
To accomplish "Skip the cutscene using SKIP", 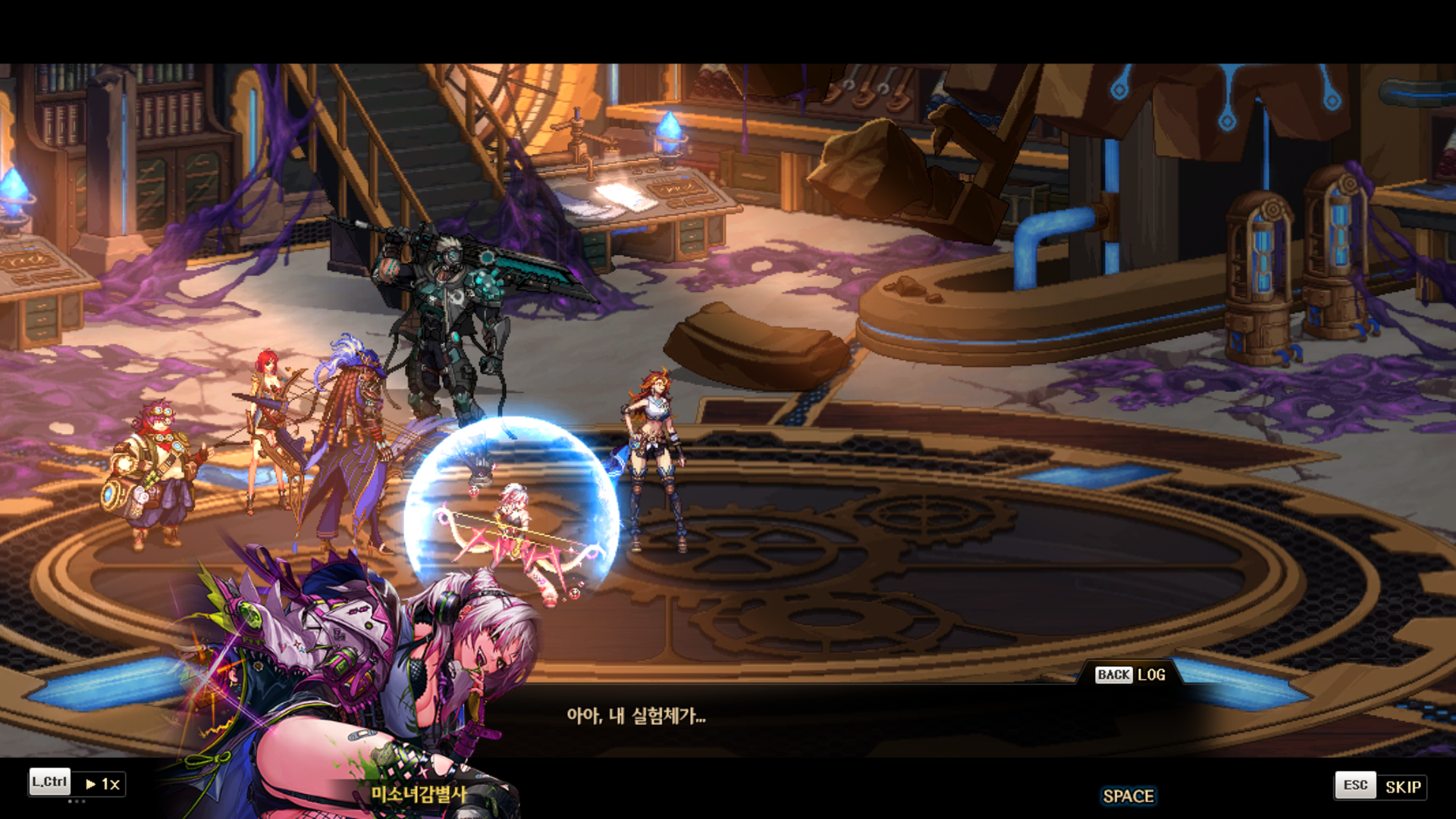I will coord(1402,786).
